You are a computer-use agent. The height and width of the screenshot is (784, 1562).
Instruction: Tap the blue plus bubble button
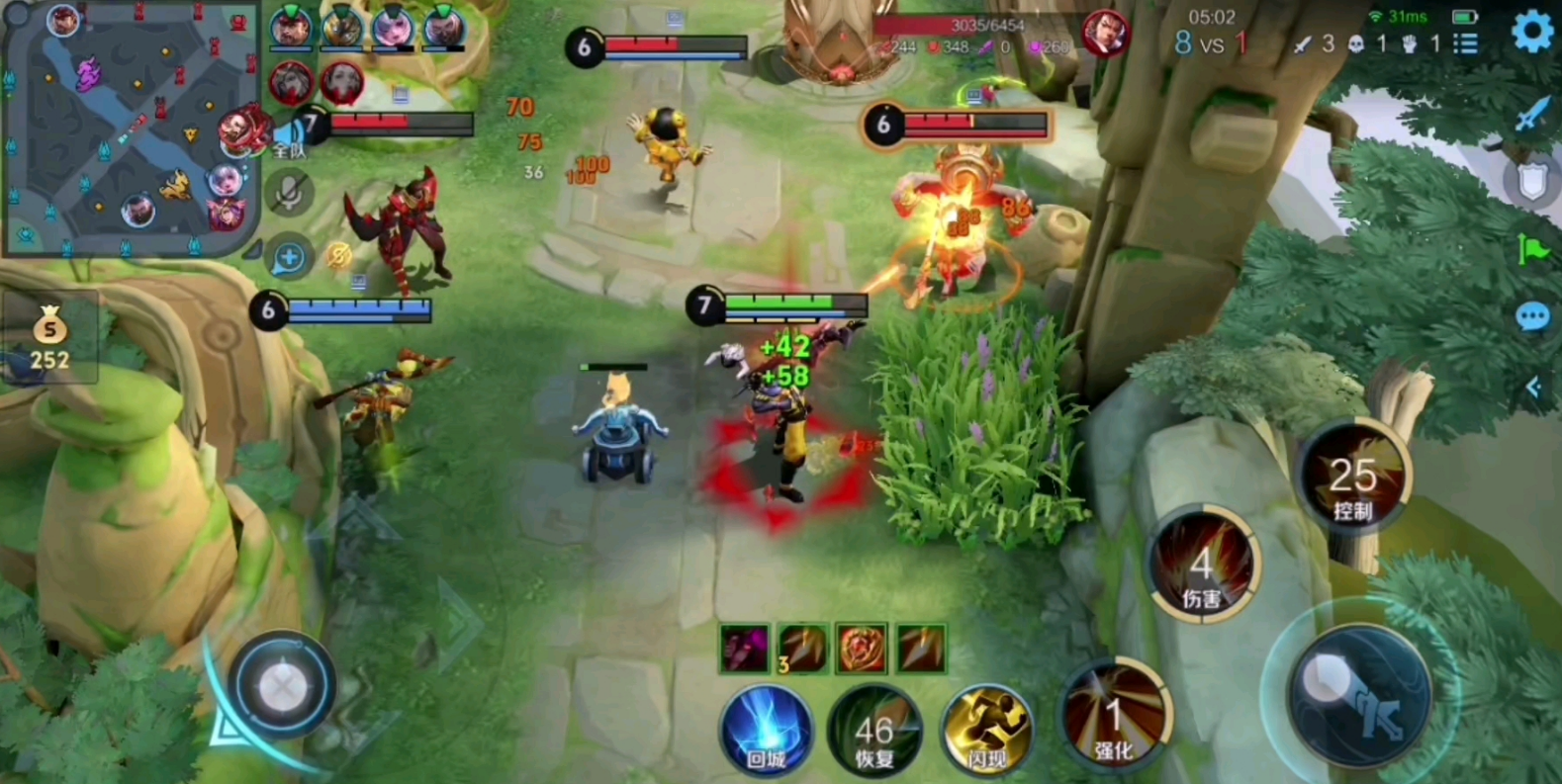289,258
